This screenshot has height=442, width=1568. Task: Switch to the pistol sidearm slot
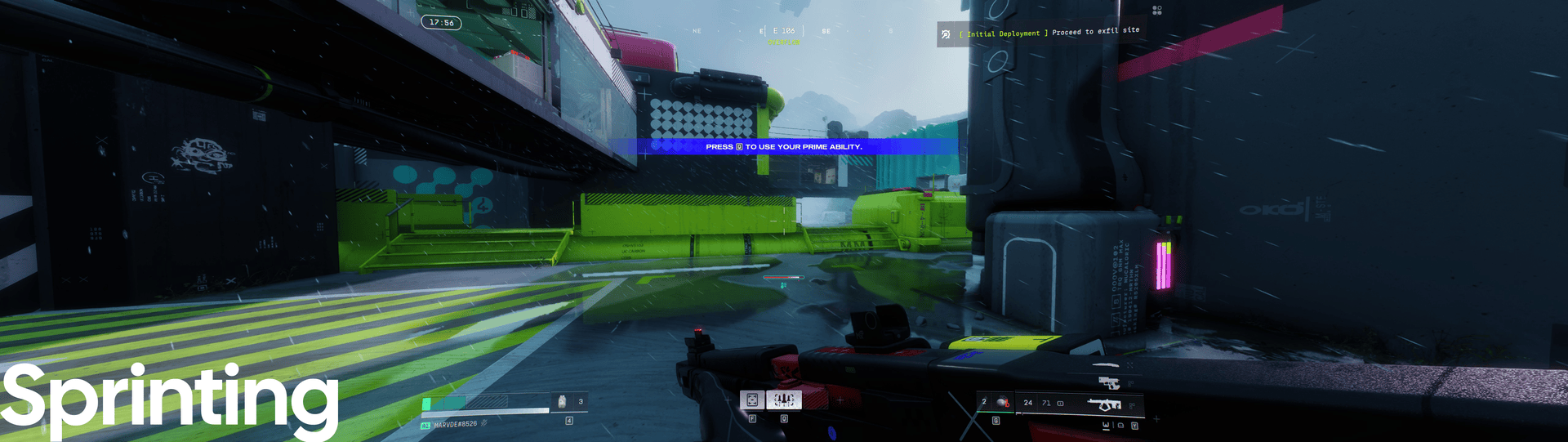[x=1108, y=382]
